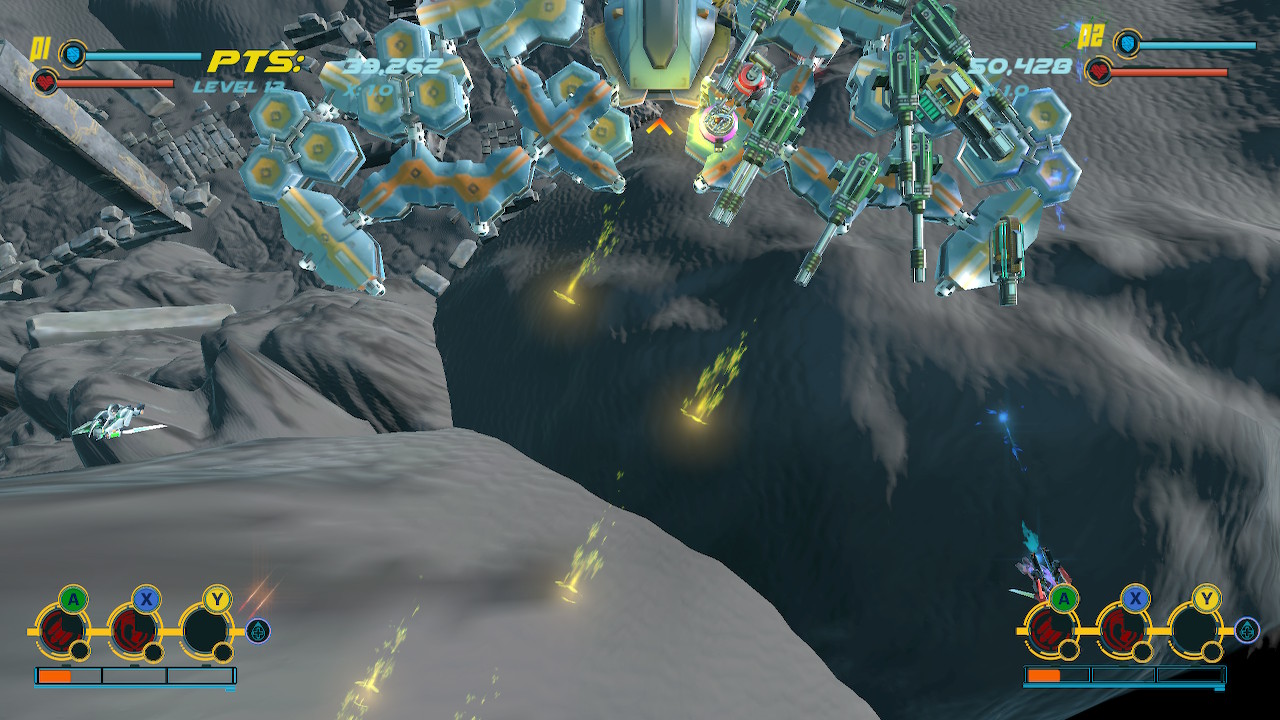The height and width of the screenshot is (720, 1280).
Task: Click the P2 heart health icon
Action: tap(1098, 71)
